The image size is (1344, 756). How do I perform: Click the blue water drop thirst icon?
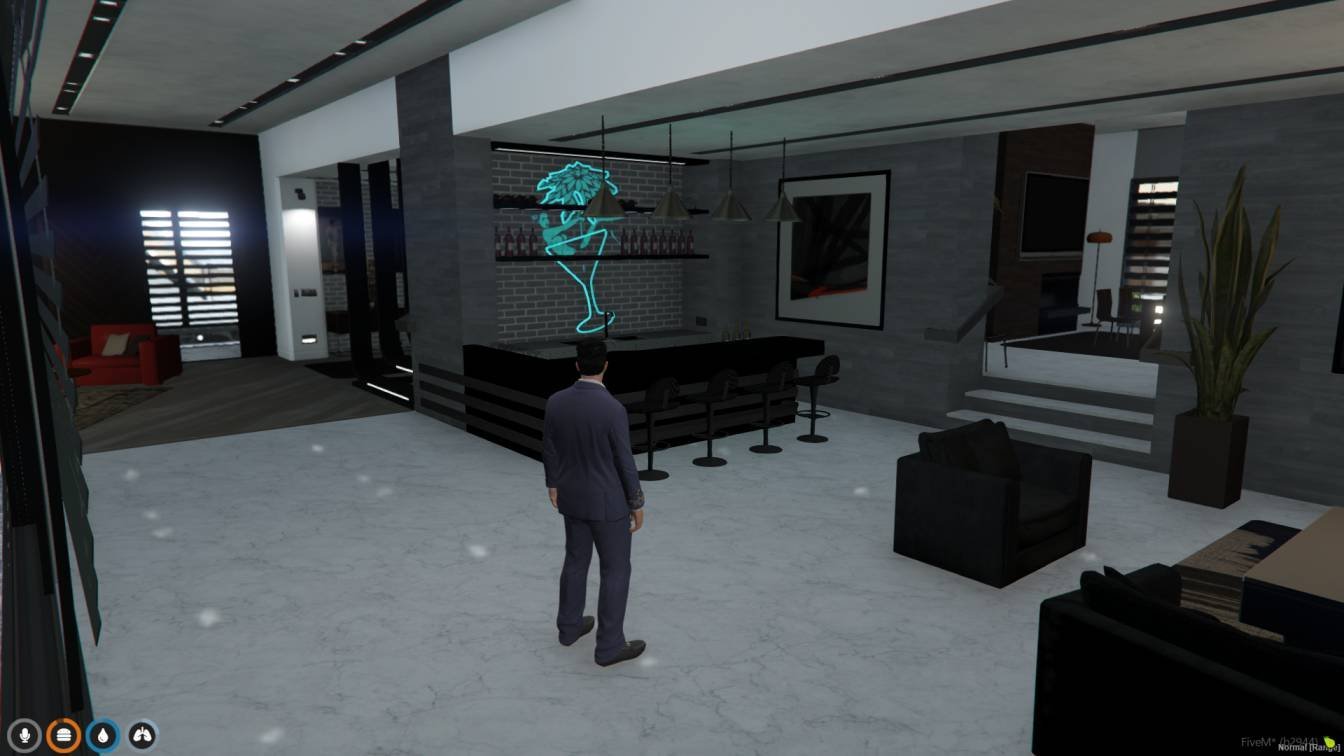tap(103, 736)
